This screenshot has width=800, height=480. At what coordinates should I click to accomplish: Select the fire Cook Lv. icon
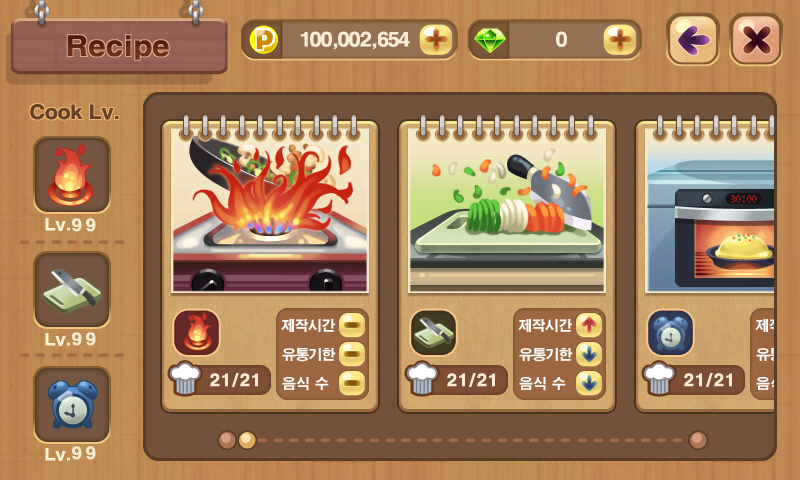pyautogui.click(x=72, y=174)
